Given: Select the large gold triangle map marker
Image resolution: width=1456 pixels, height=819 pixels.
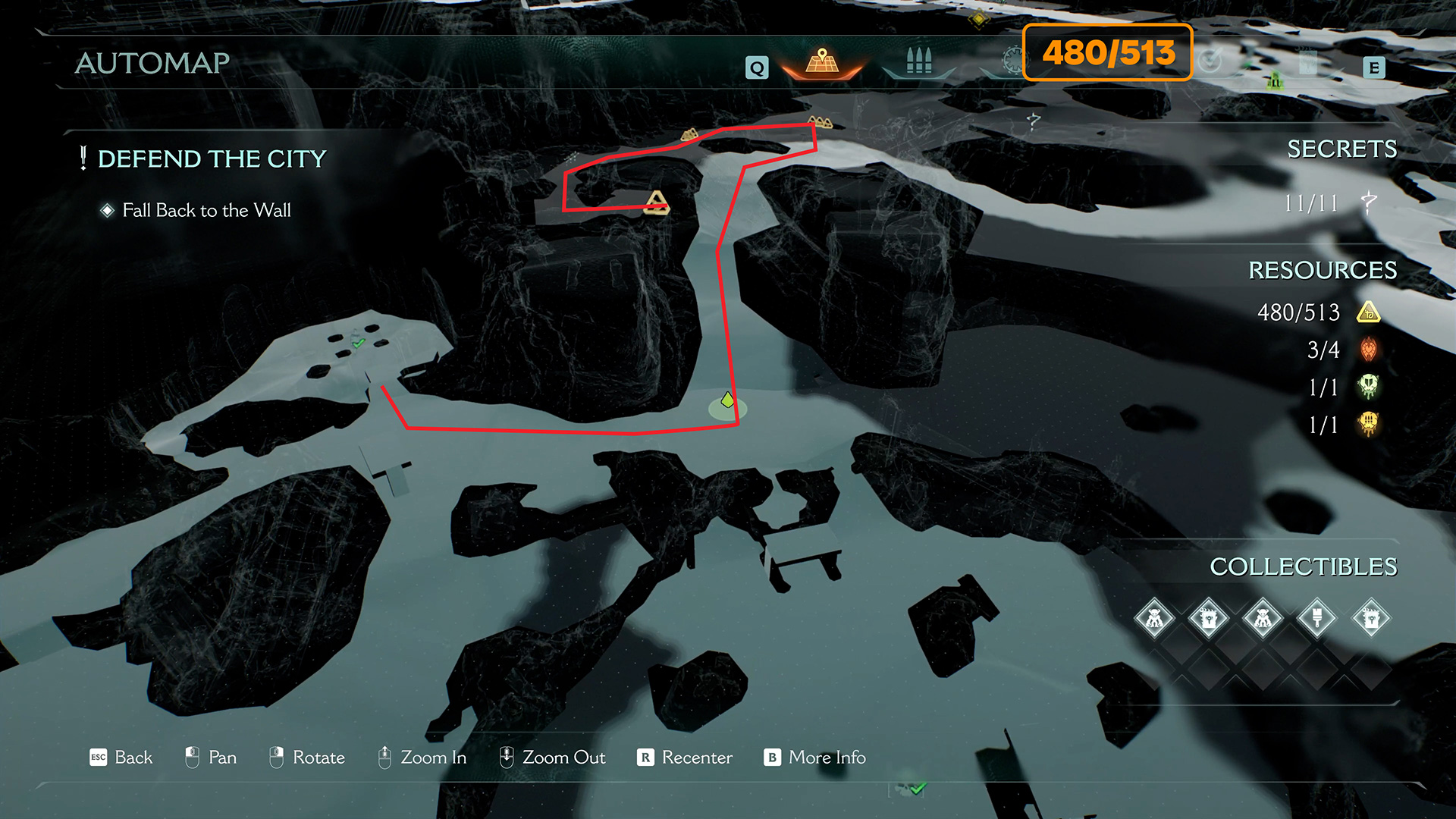Looking at the screenshot, I should point(657,202).
